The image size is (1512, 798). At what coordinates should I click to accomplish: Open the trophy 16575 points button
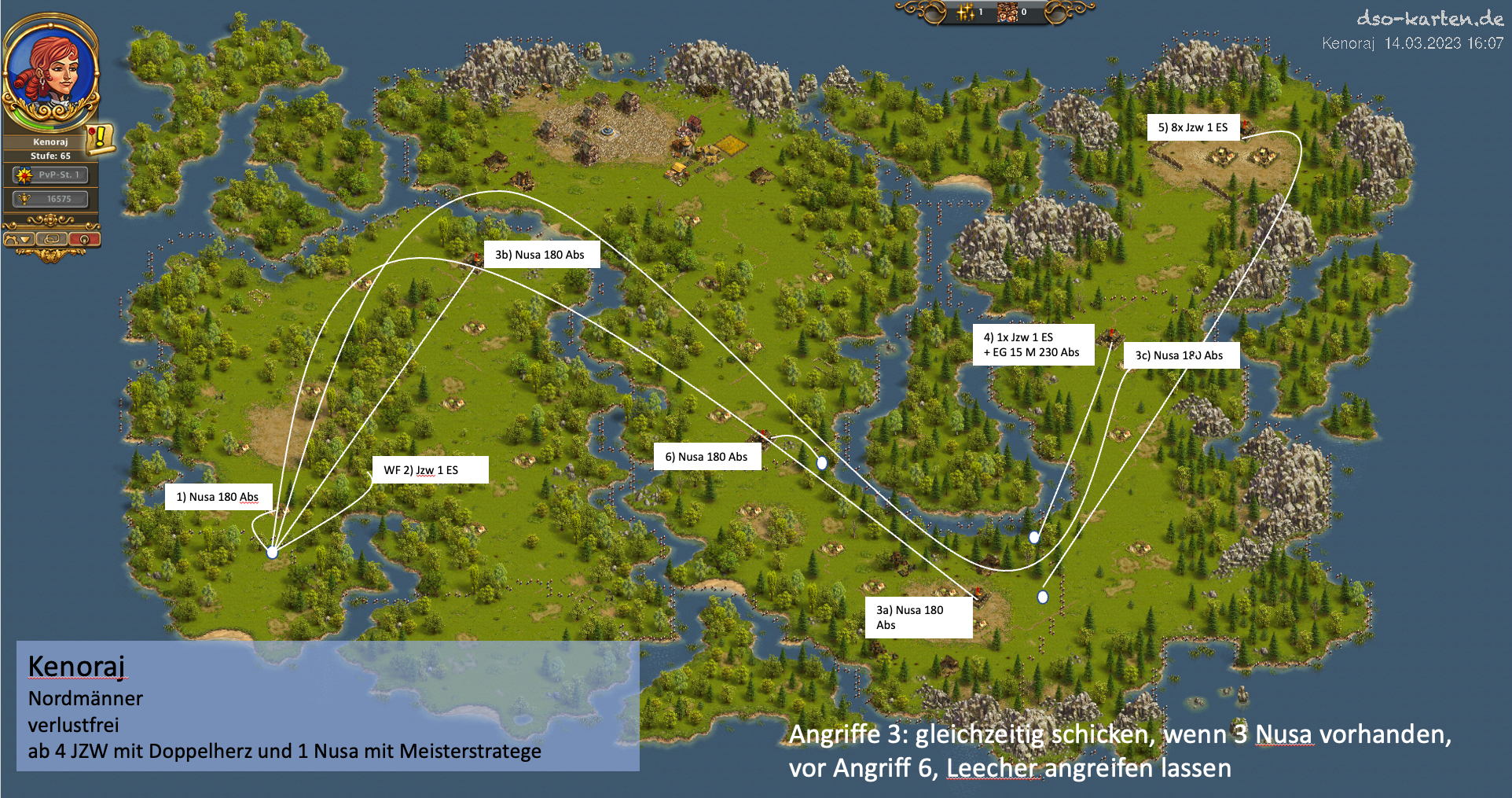pos(51,199)
